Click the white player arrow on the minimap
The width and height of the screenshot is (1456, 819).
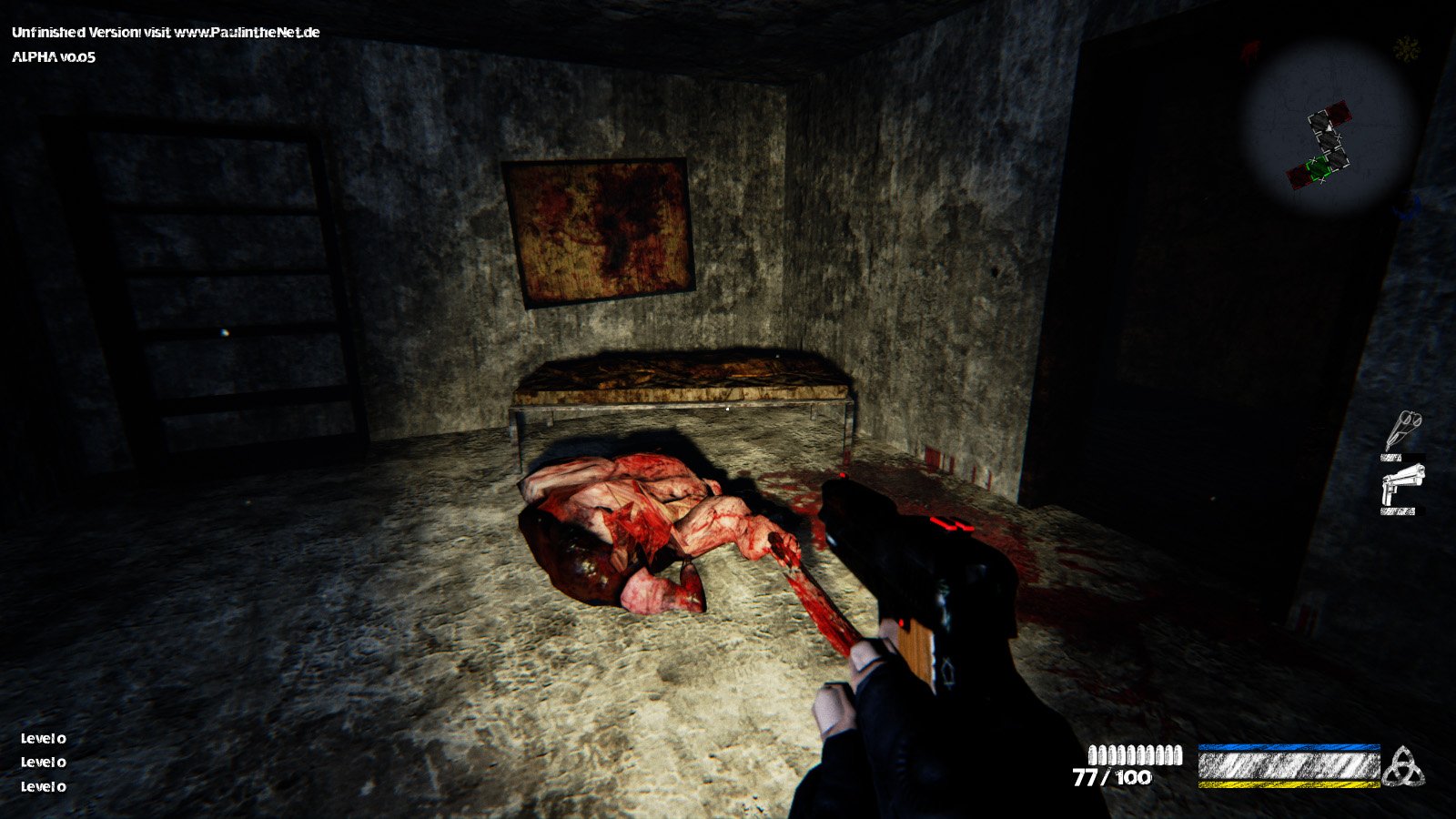click(1328, 127)
